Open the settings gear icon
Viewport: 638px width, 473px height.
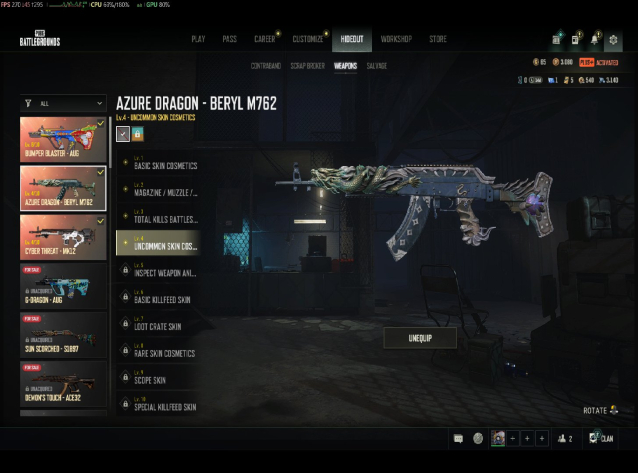(x=613, y=40)
